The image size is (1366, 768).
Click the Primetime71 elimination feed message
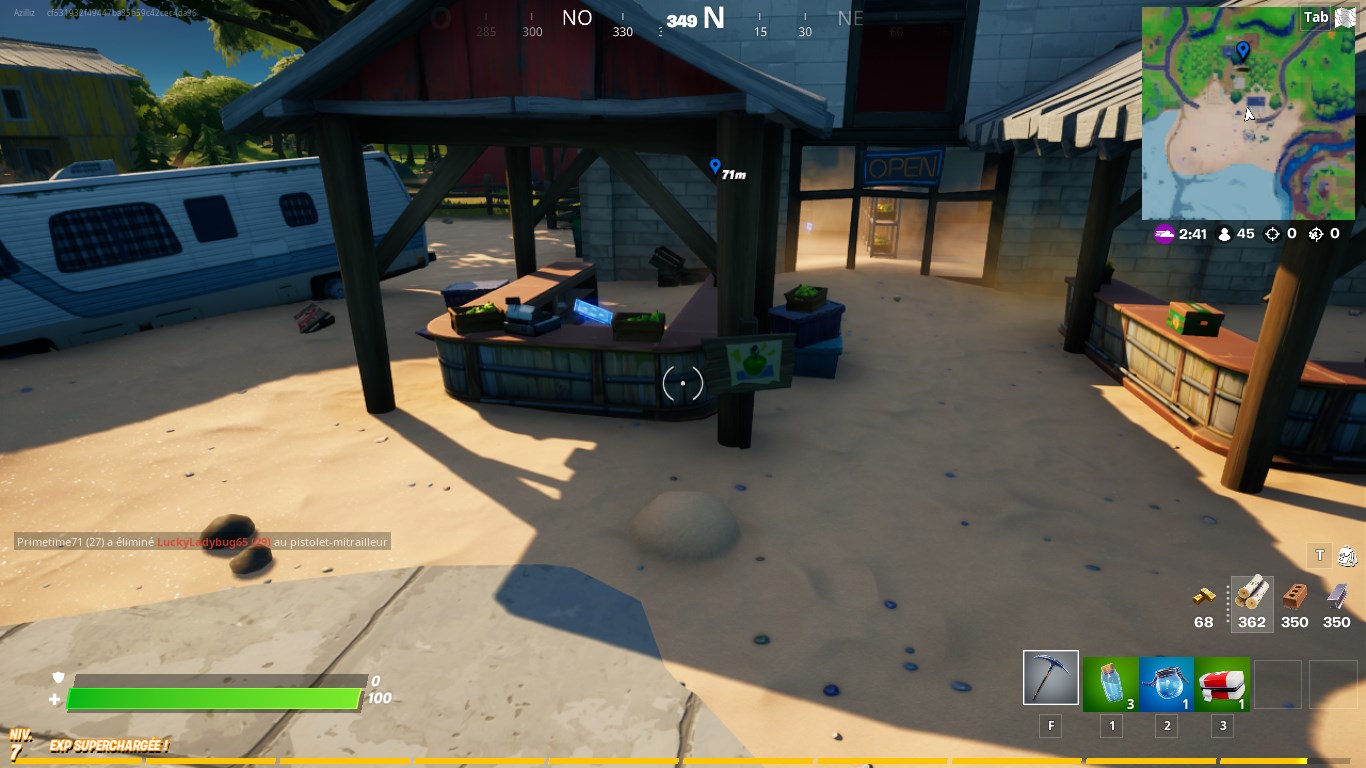[200, 542]
